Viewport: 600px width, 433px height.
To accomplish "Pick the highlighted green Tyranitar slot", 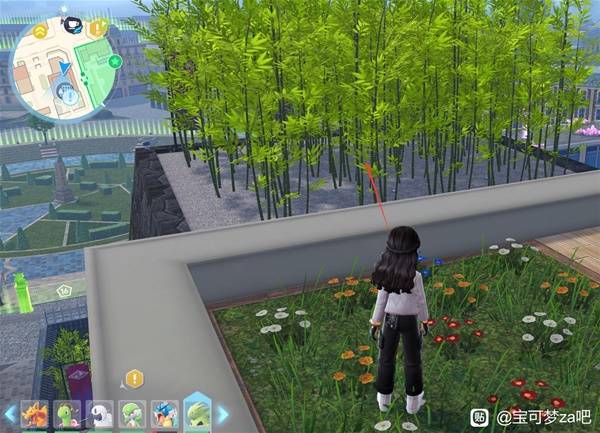I will [197, 412].
